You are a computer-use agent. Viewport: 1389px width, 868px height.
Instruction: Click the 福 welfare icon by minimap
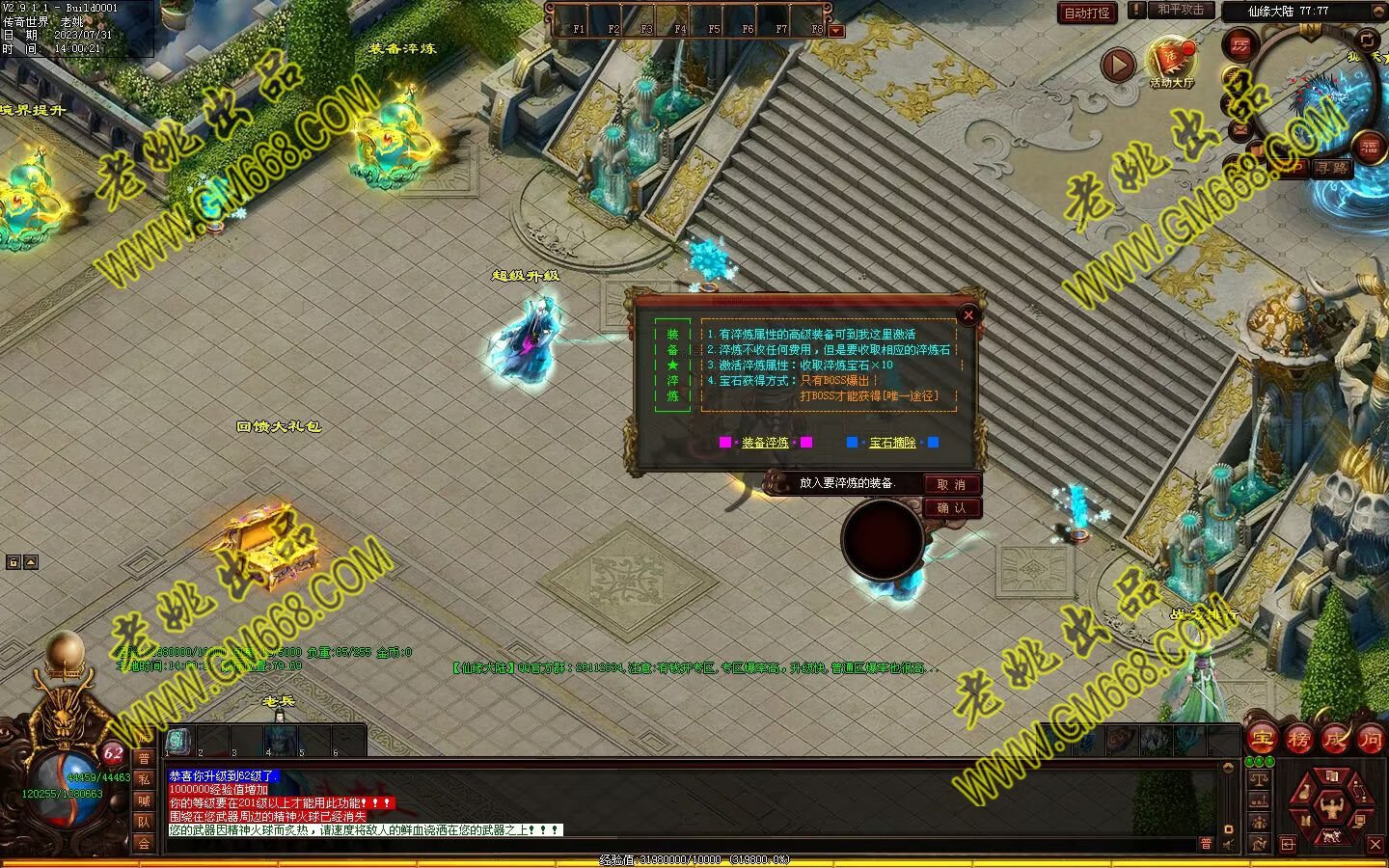[x=1370, y=148]
